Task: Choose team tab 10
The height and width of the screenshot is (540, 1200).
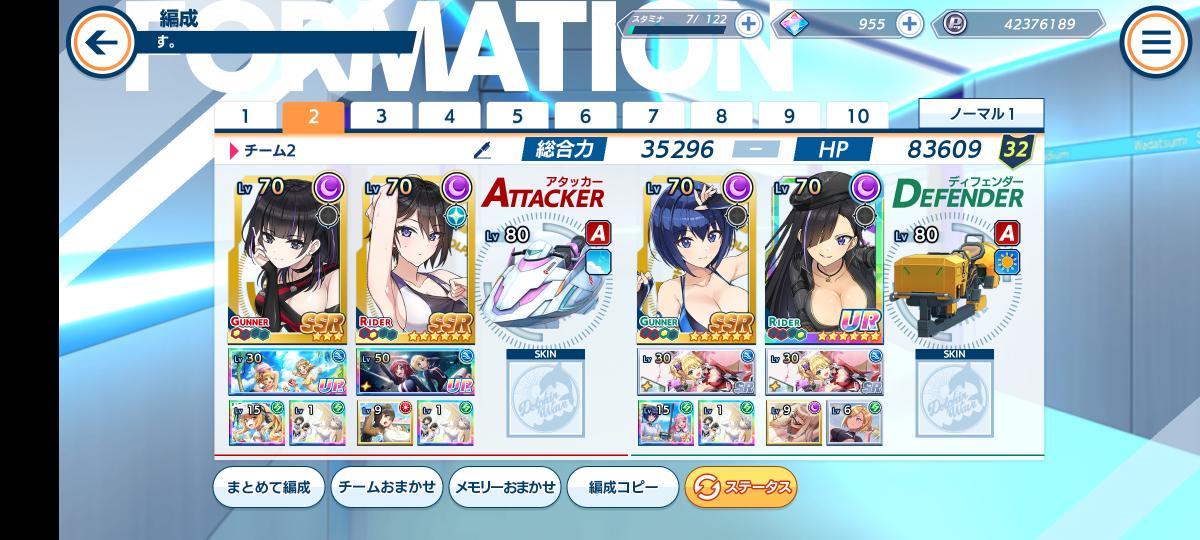Action: tap(857, 116)
